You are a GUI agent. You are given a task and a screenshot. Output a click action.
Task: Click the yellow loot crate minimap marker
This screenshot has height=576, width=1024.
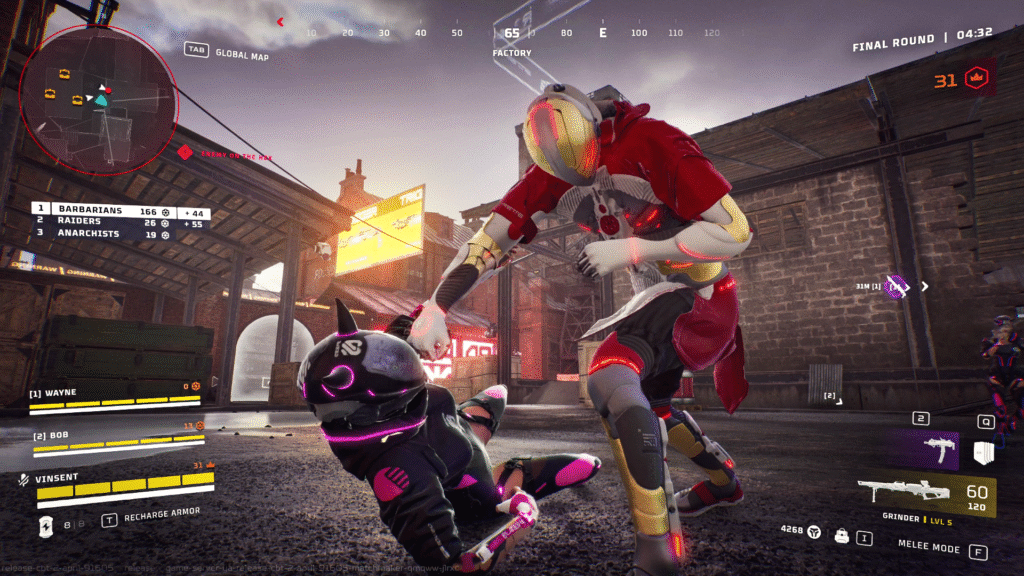[x=65, y=73]
